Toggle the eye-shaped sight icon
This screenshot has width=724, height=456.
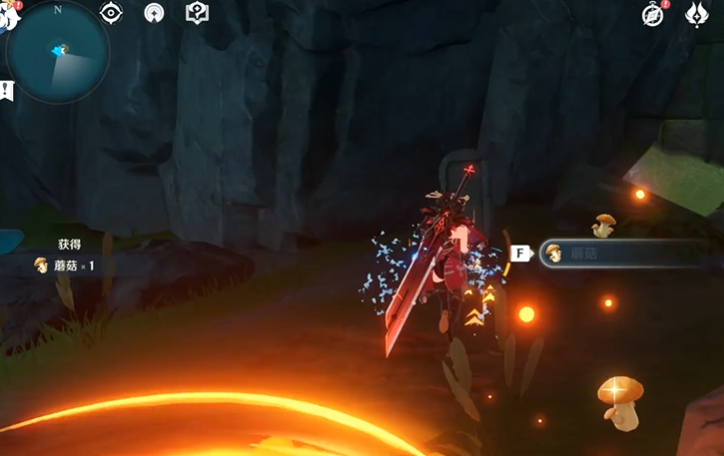tap(111, 13)
